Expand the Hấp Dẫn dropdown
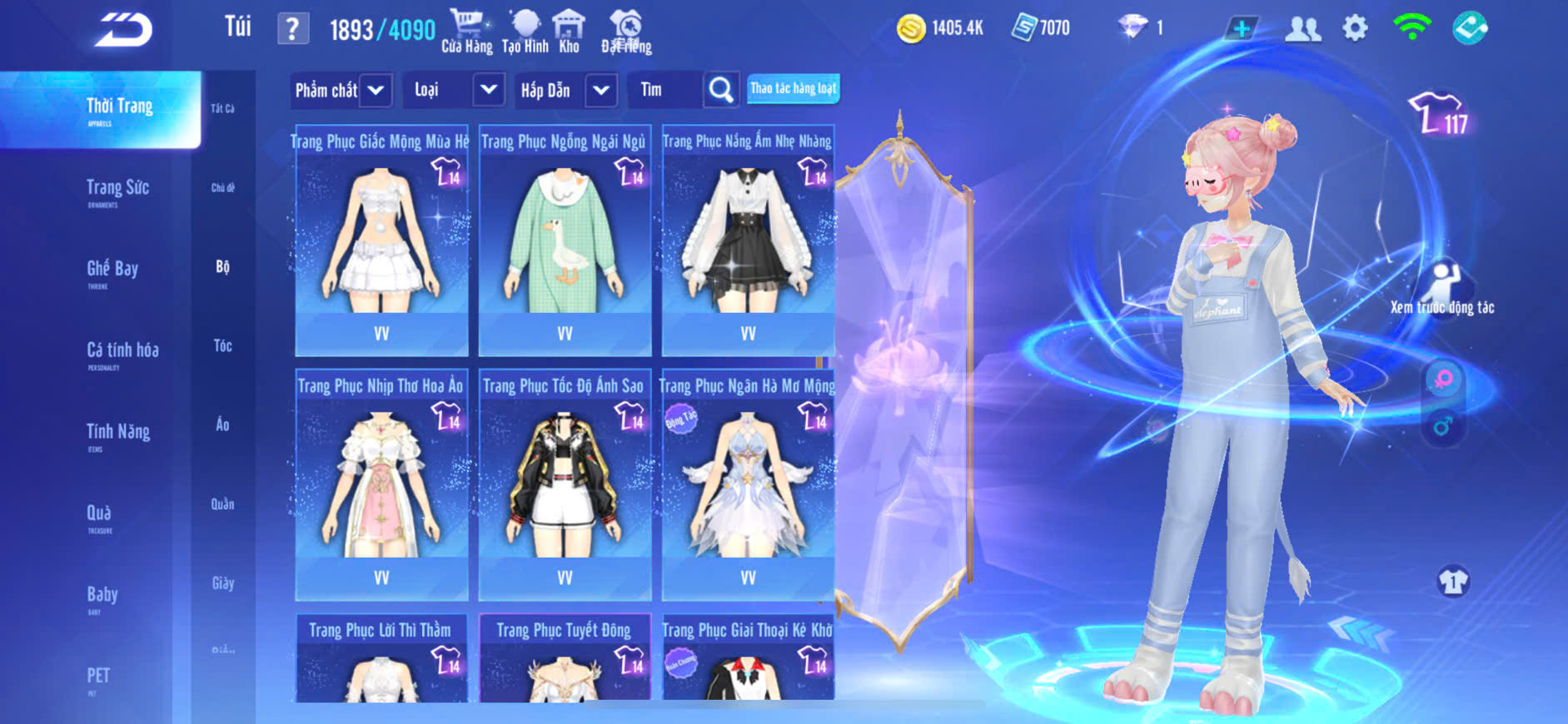Viewport: 1568px width, 724px height. pyautogui.click(x=600, y=90)
